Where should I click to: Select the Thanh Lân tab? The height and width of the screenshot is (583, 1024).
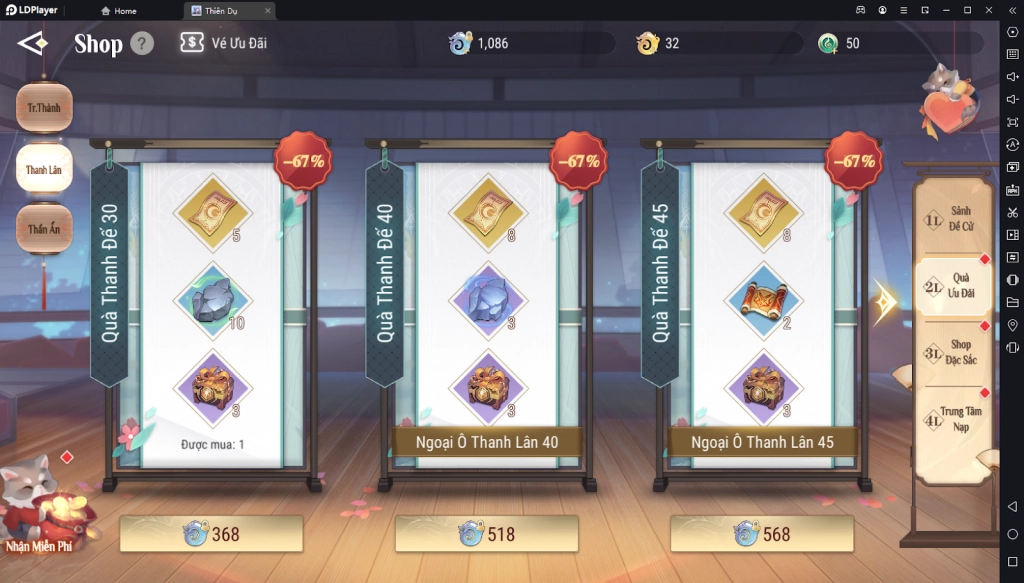(44, 169)
